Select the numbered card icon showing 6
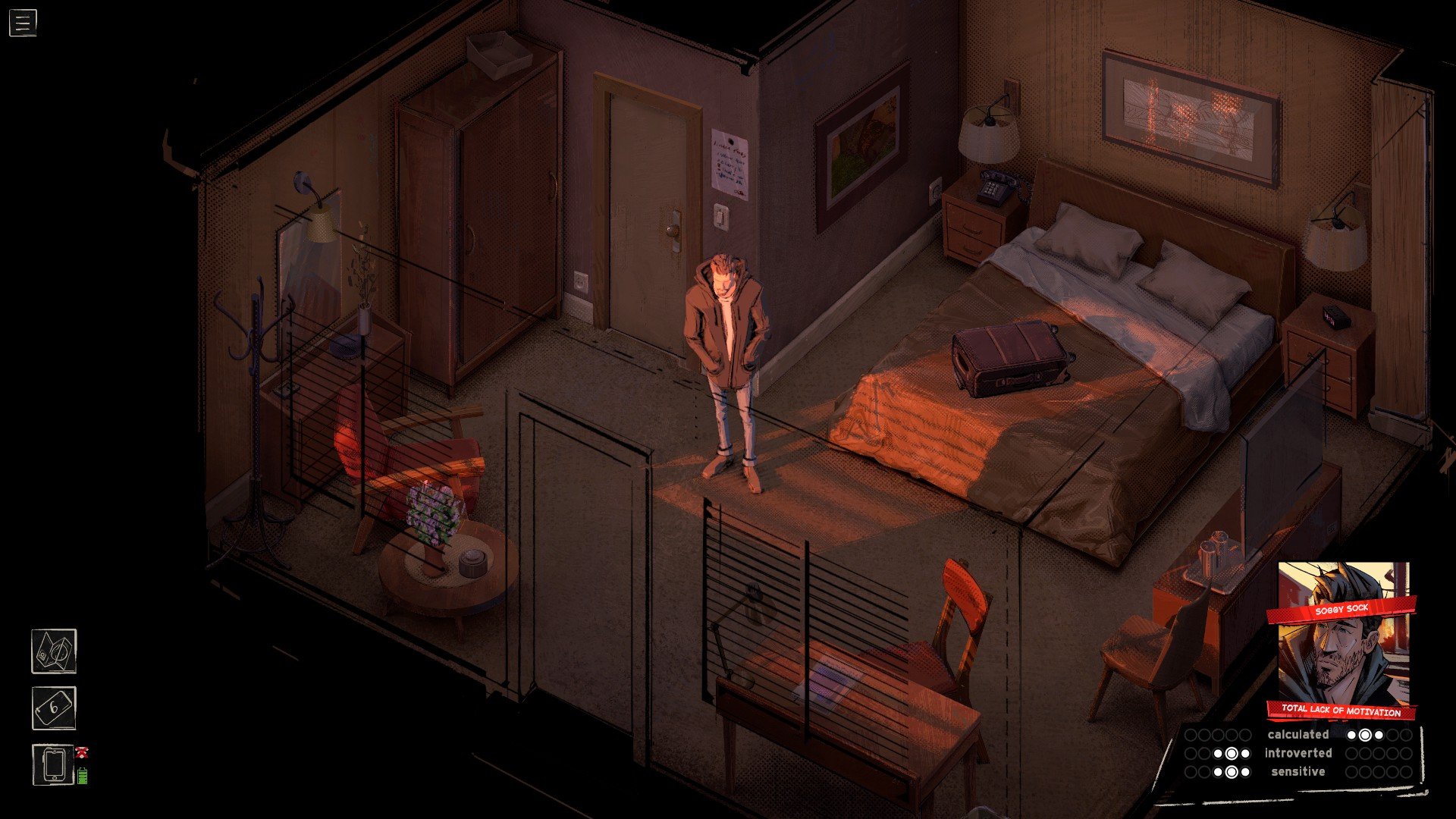Viewport: 1456px width, 819px height. (54, 708)
